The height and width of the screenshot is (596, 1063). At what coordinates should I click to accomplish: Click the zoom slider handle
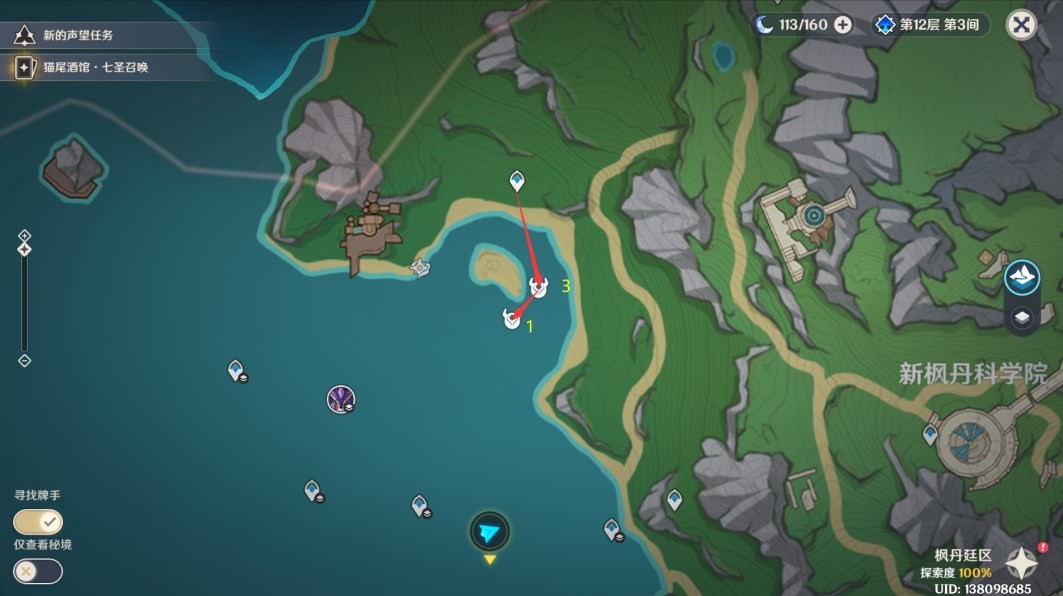[25, 249]
